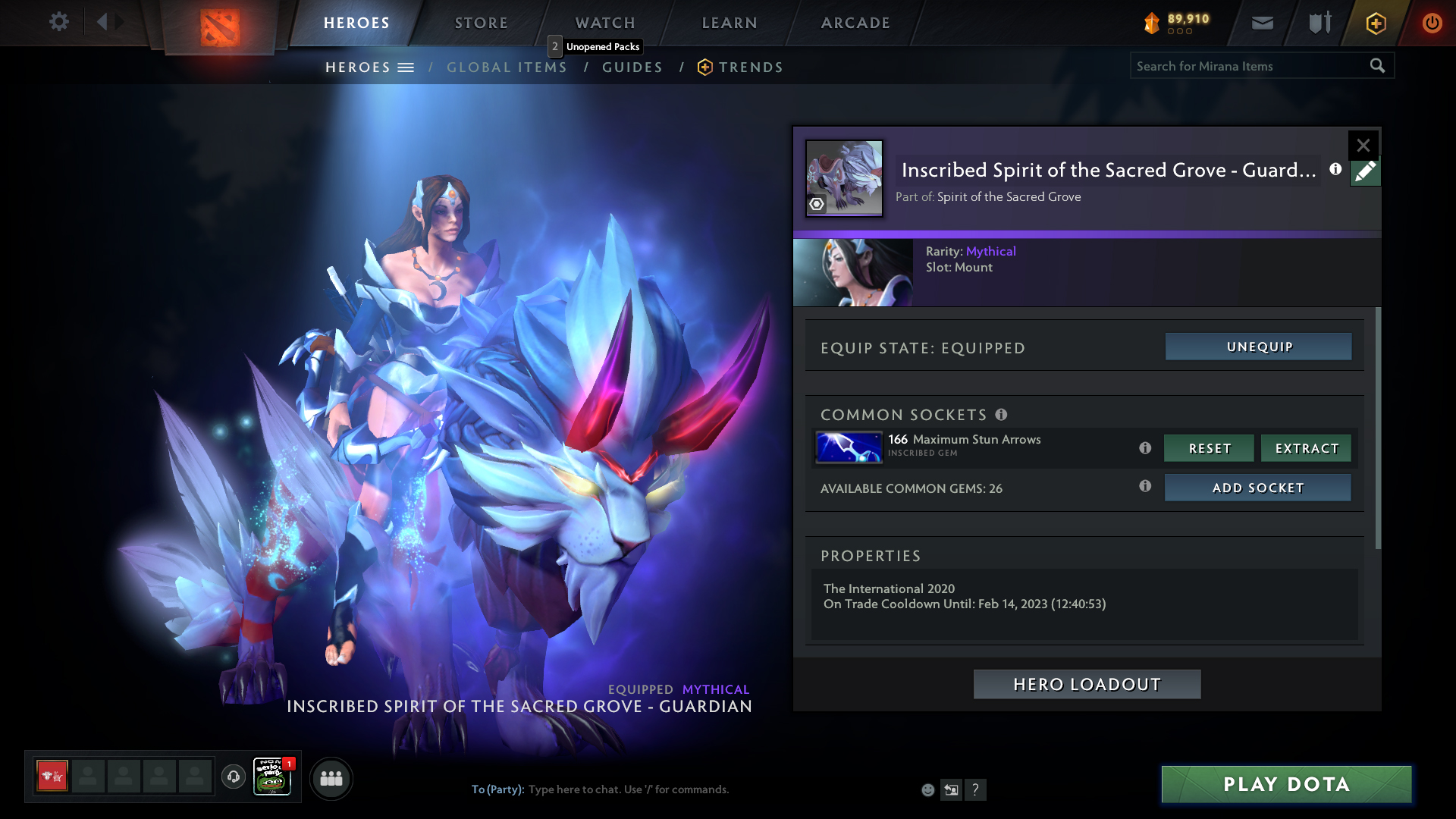Viewport: 1456px width, 819px height.
Task: Extract the inscribed gem
Action: point(1307,448)
